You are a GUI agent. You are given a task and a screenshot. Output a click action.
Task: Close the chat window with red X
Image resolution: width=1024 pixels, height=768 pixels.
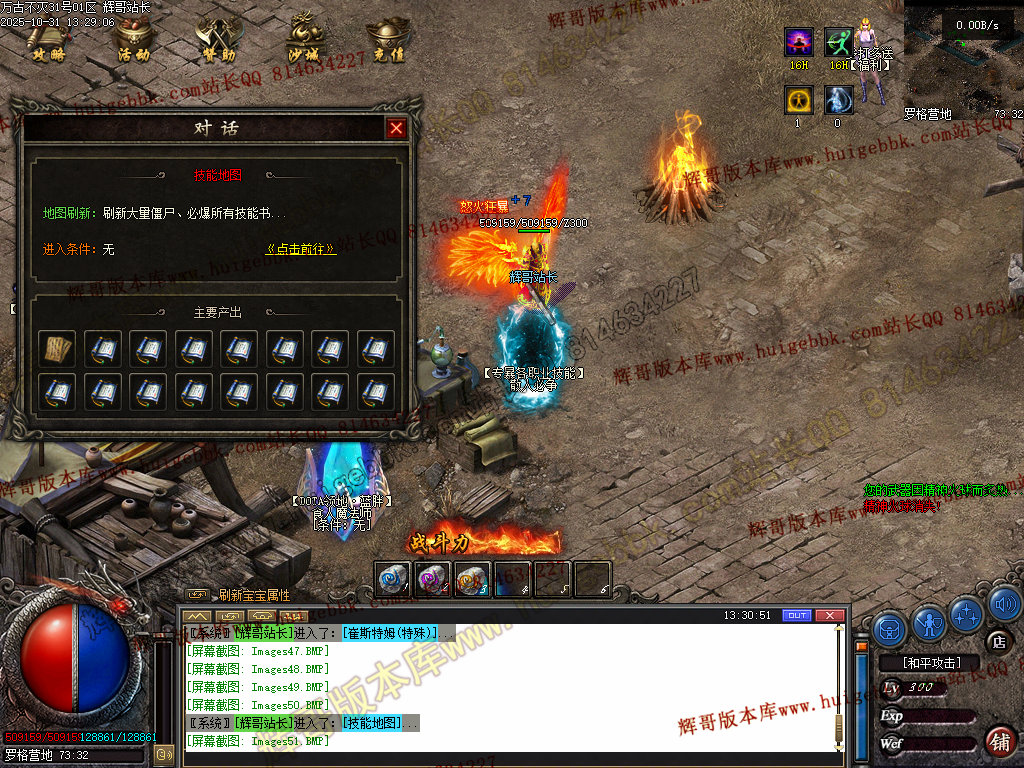point(829,615)
